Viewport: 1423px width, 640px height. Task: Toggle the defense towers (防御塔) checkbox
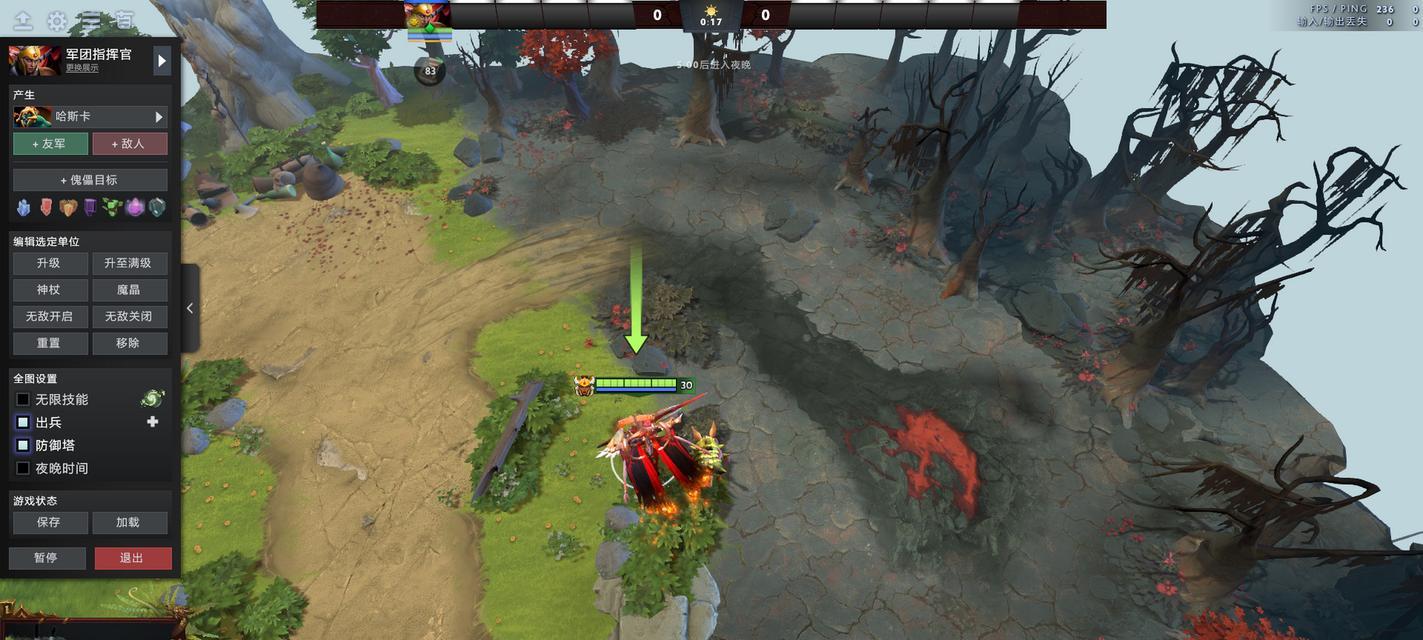23,446
